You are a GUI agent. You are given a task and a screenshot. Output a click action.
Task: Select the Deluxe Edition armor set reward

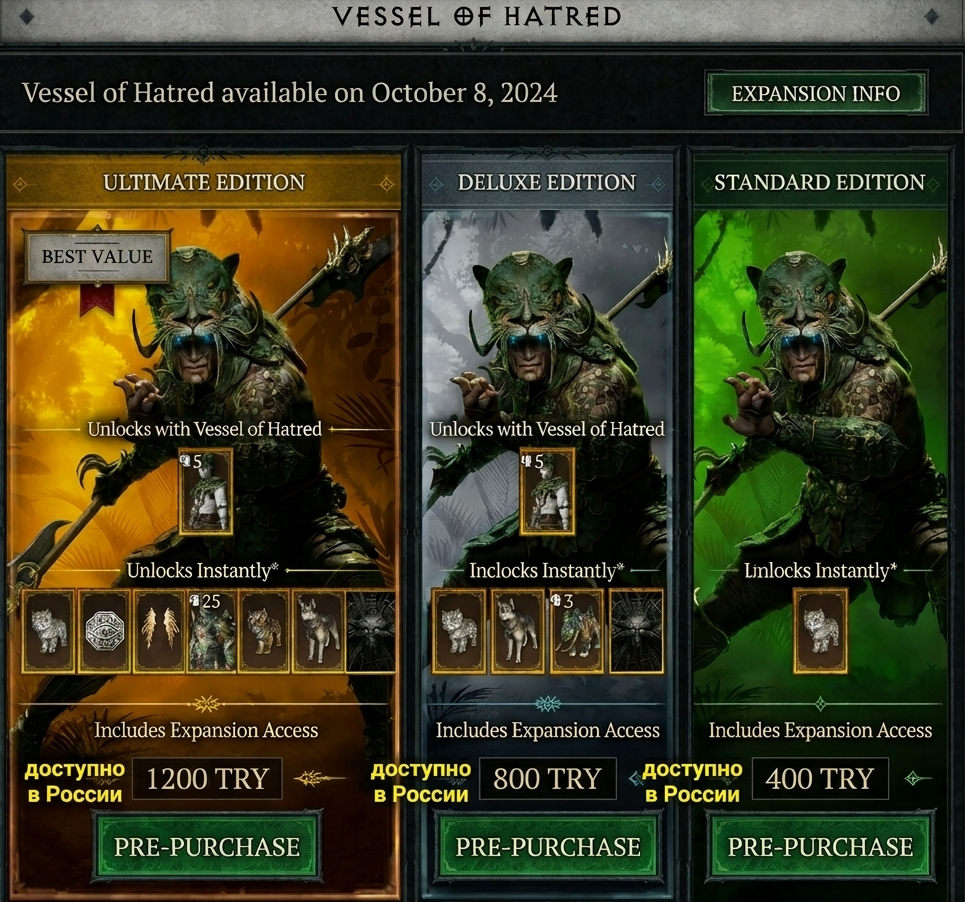point(547,491)
